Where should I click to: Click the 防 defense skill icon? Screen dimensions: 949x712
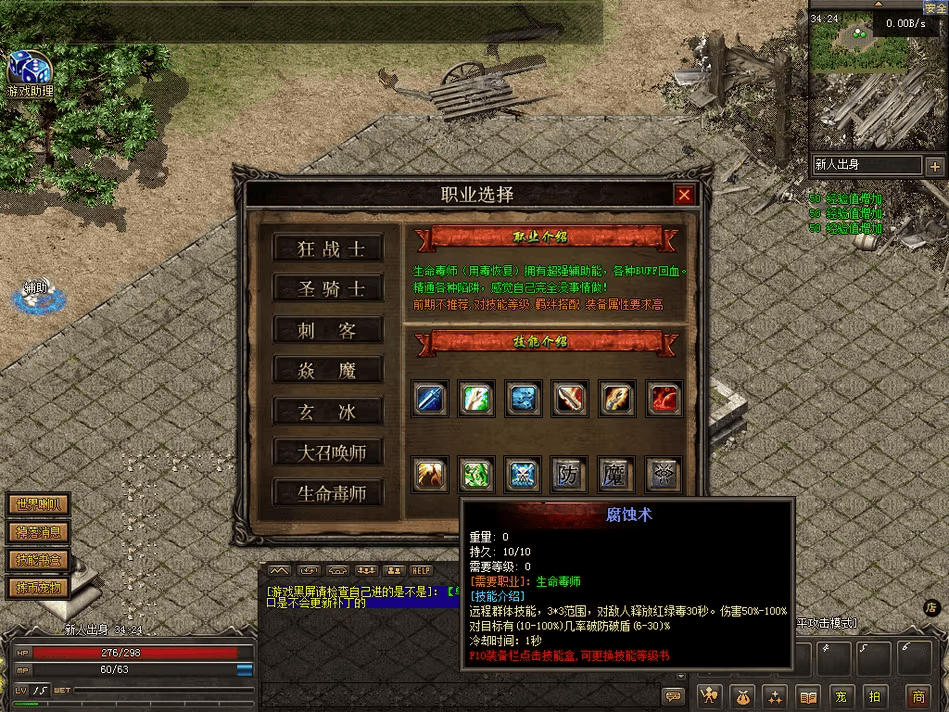[x=568, y=474]
